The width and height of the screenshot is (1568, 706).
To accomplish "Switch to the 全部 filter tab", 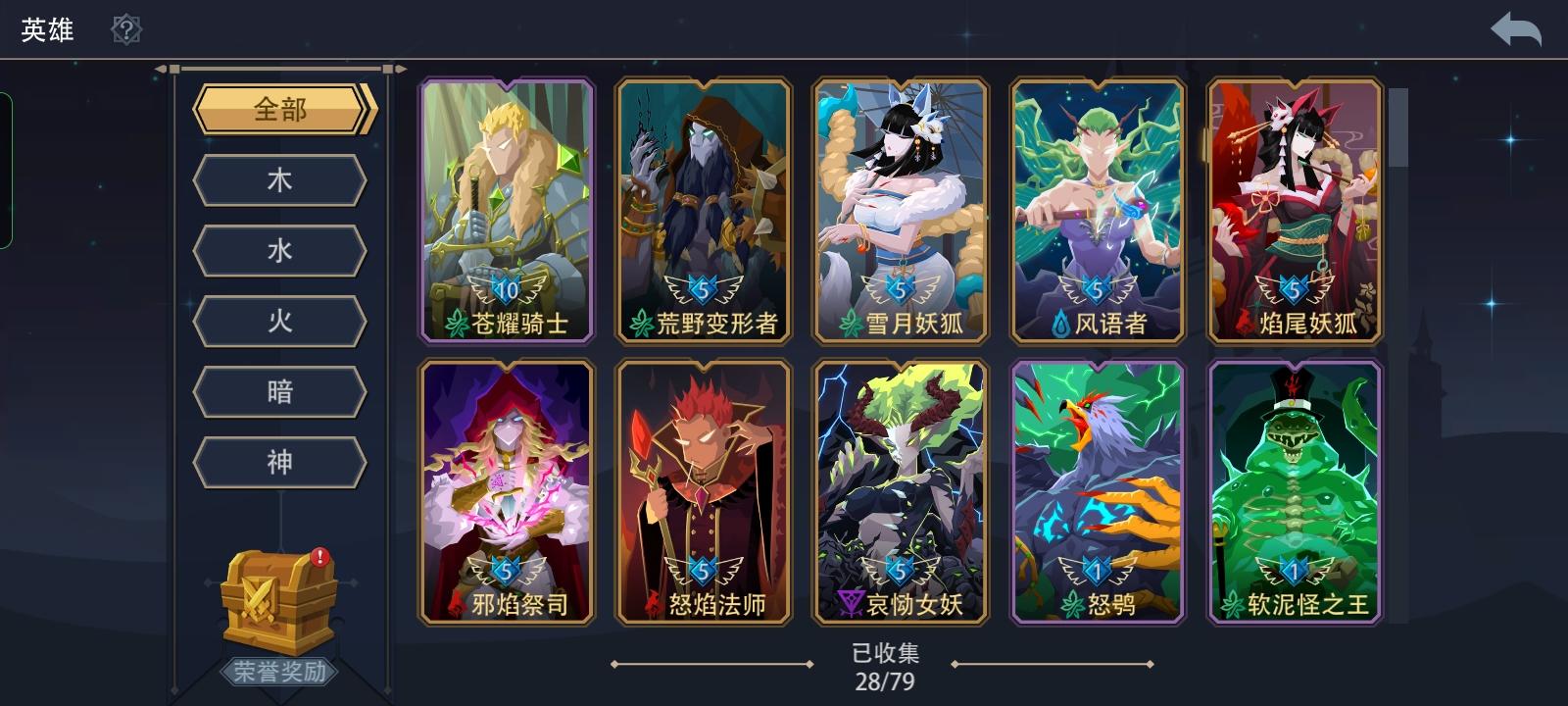I will 279,108.
